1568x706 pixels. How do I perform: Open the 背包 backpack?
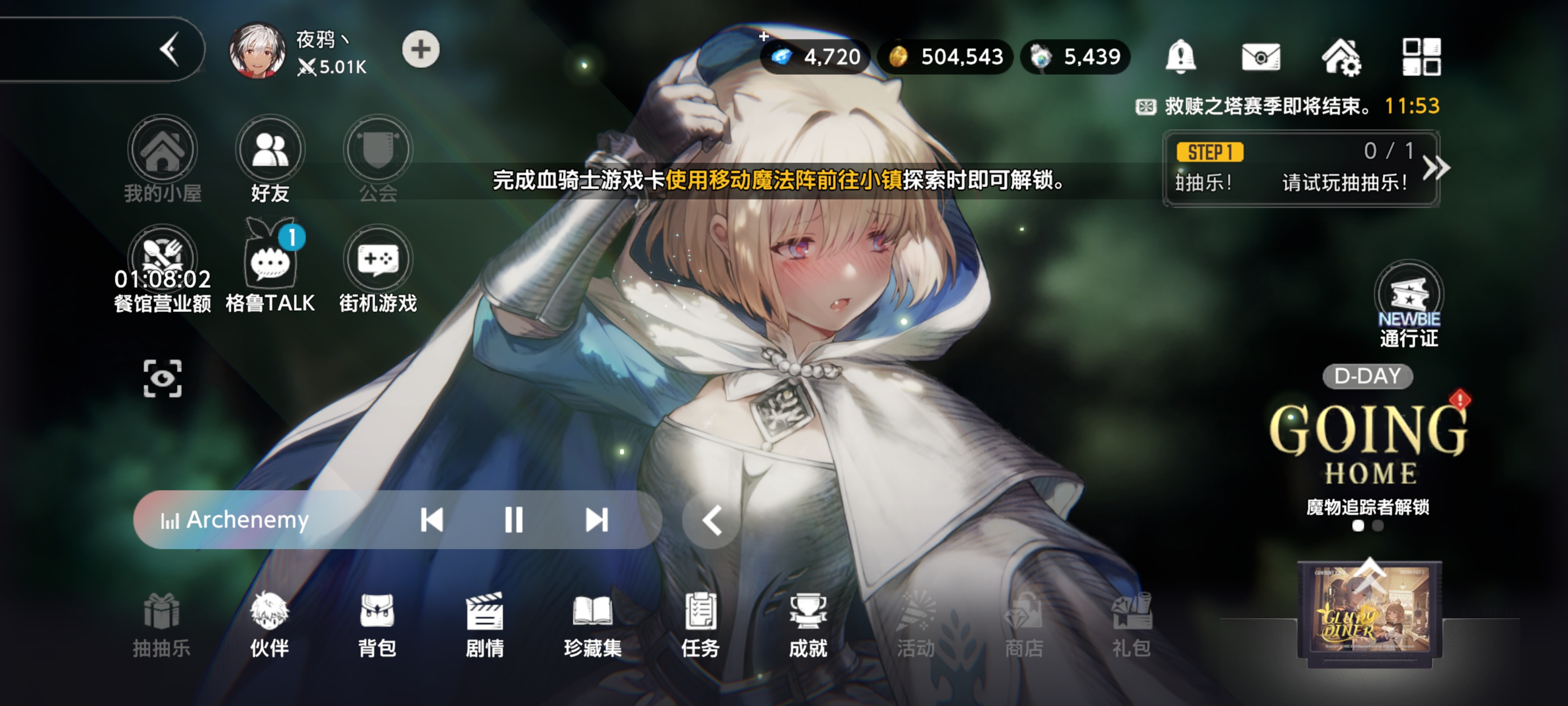[x=377, y=625]
